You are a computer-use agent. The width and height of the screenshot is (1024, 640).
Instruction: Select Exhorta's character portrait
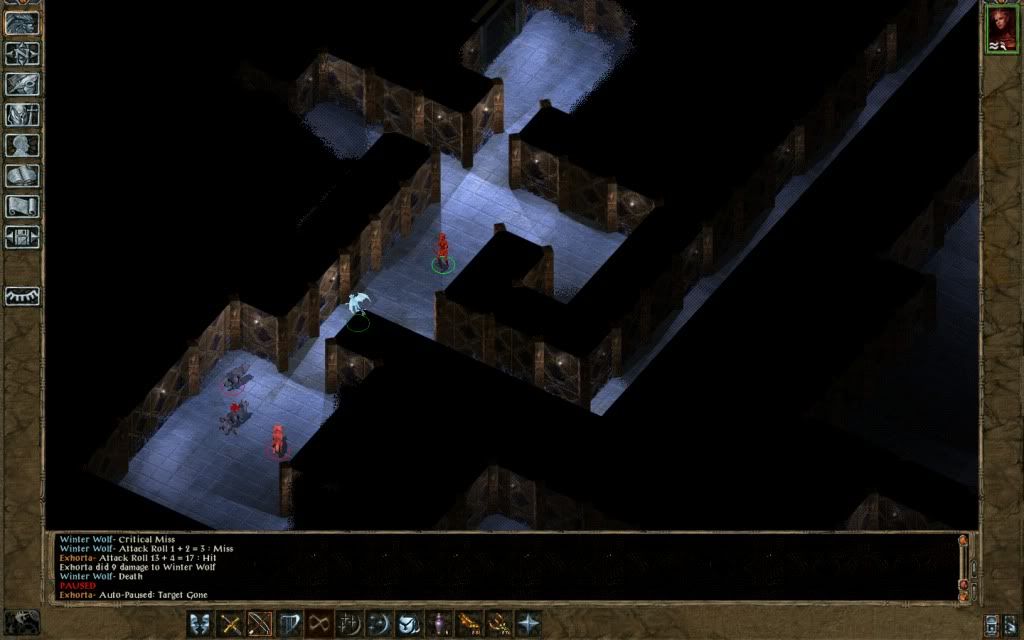(1000, 28)
